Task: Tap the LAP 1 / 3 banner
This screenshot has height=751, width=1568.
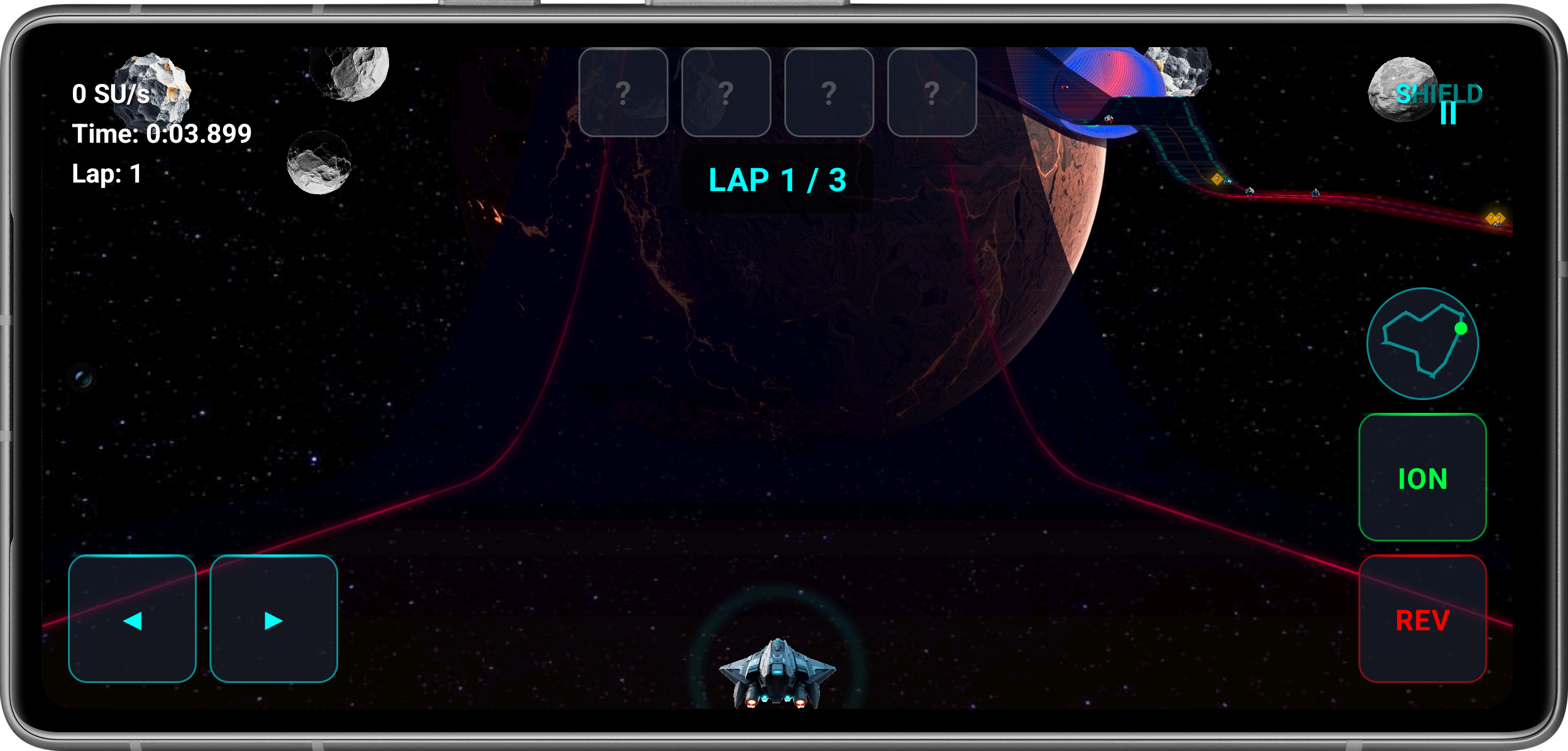Action: pos(778,179)
